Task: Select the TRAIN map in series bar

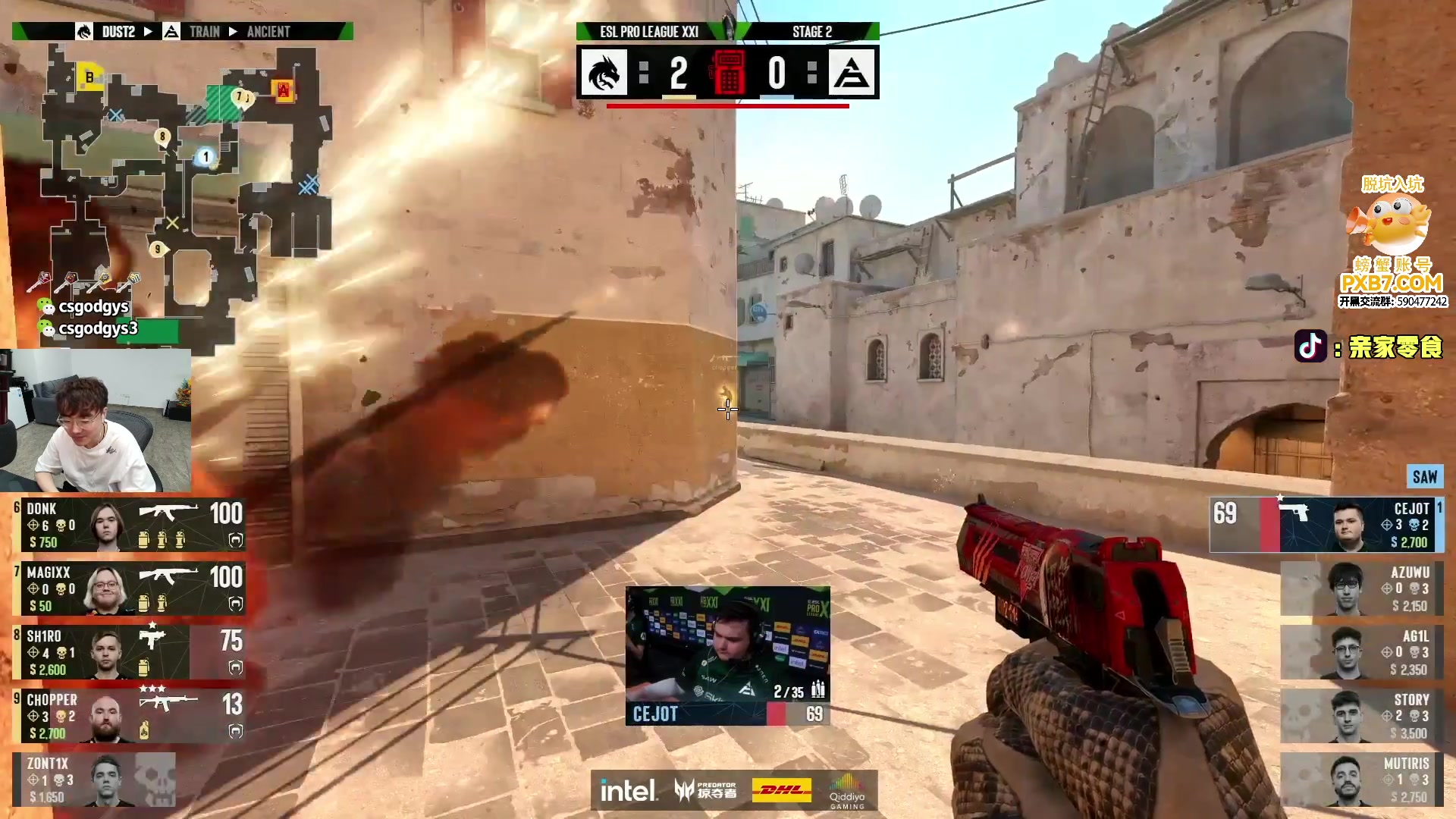Action: pos(204,32)
